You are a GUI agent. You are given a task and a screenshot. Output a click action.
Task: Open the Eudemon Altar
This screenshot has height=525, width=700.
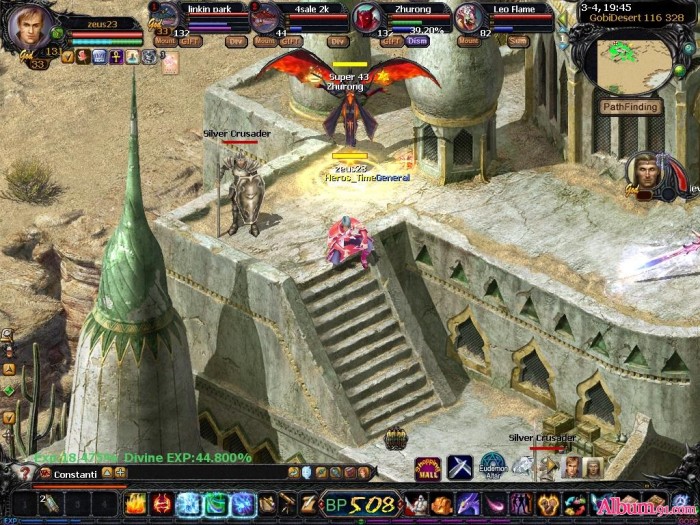[493, 466]
